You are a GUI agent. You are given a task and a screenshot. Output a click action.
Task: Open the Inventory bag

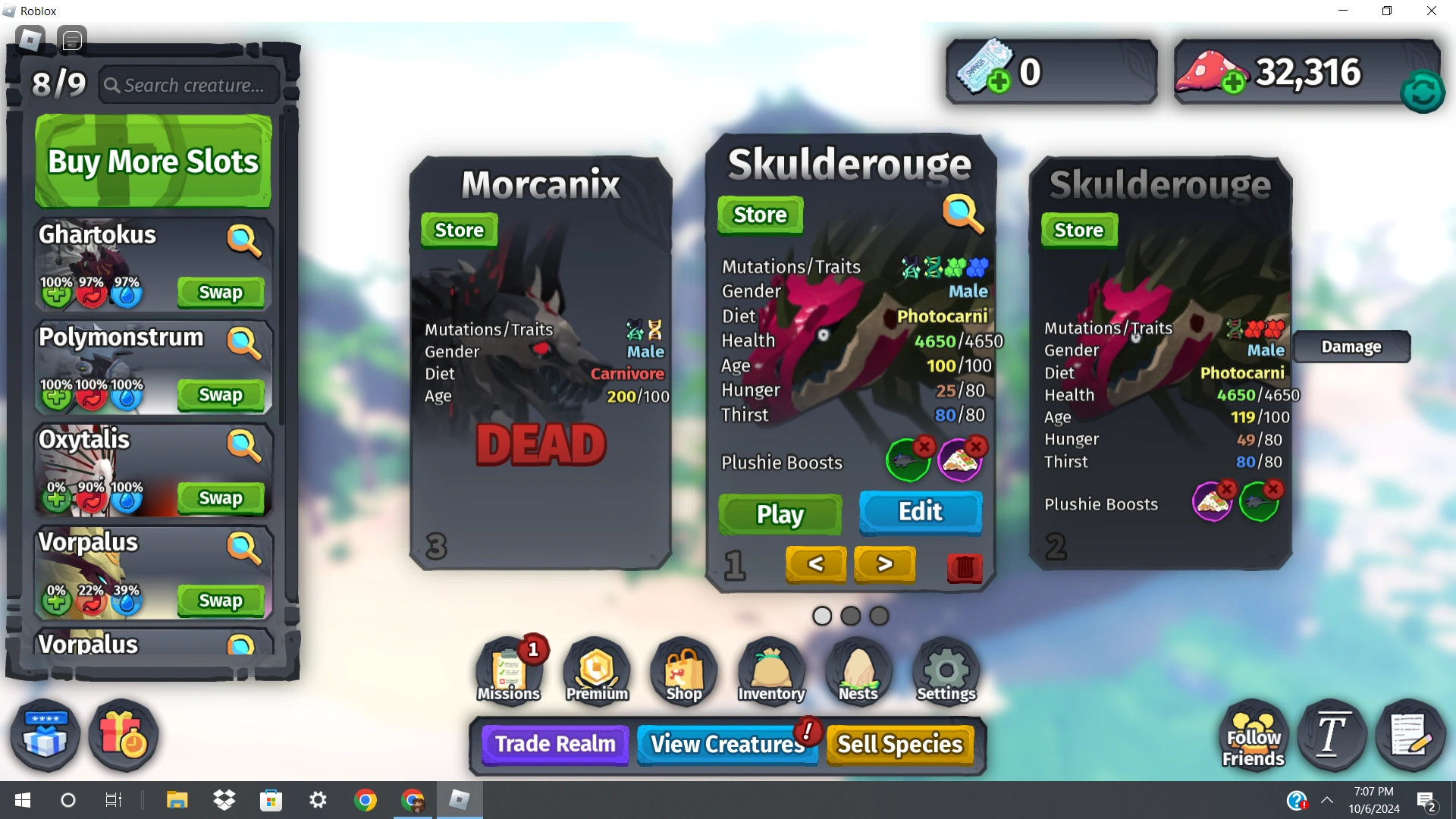tap(770, 667)
